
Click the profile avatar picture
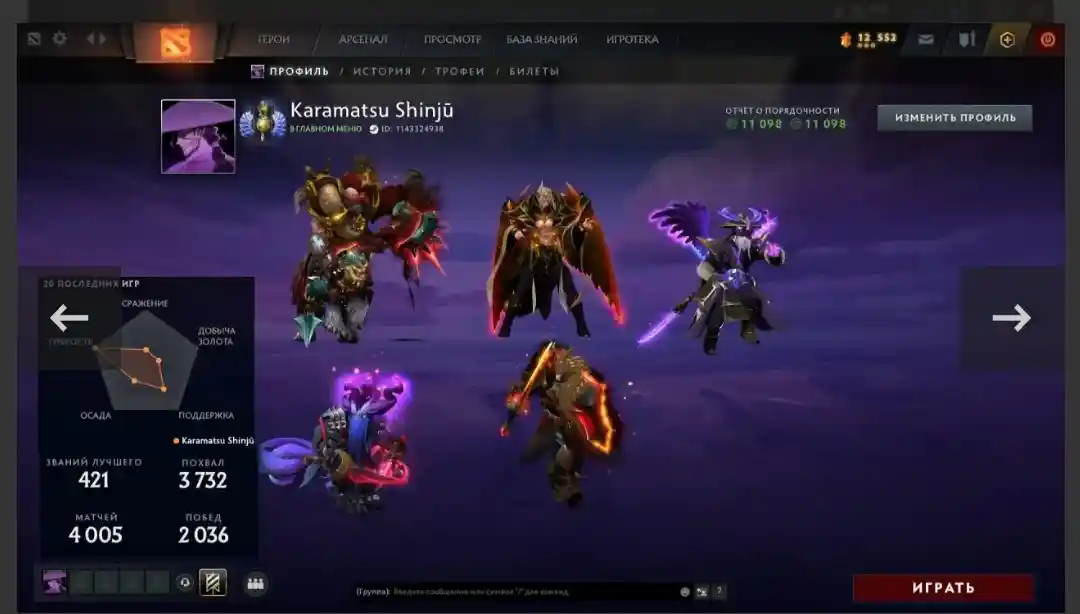tap(198, 136)
